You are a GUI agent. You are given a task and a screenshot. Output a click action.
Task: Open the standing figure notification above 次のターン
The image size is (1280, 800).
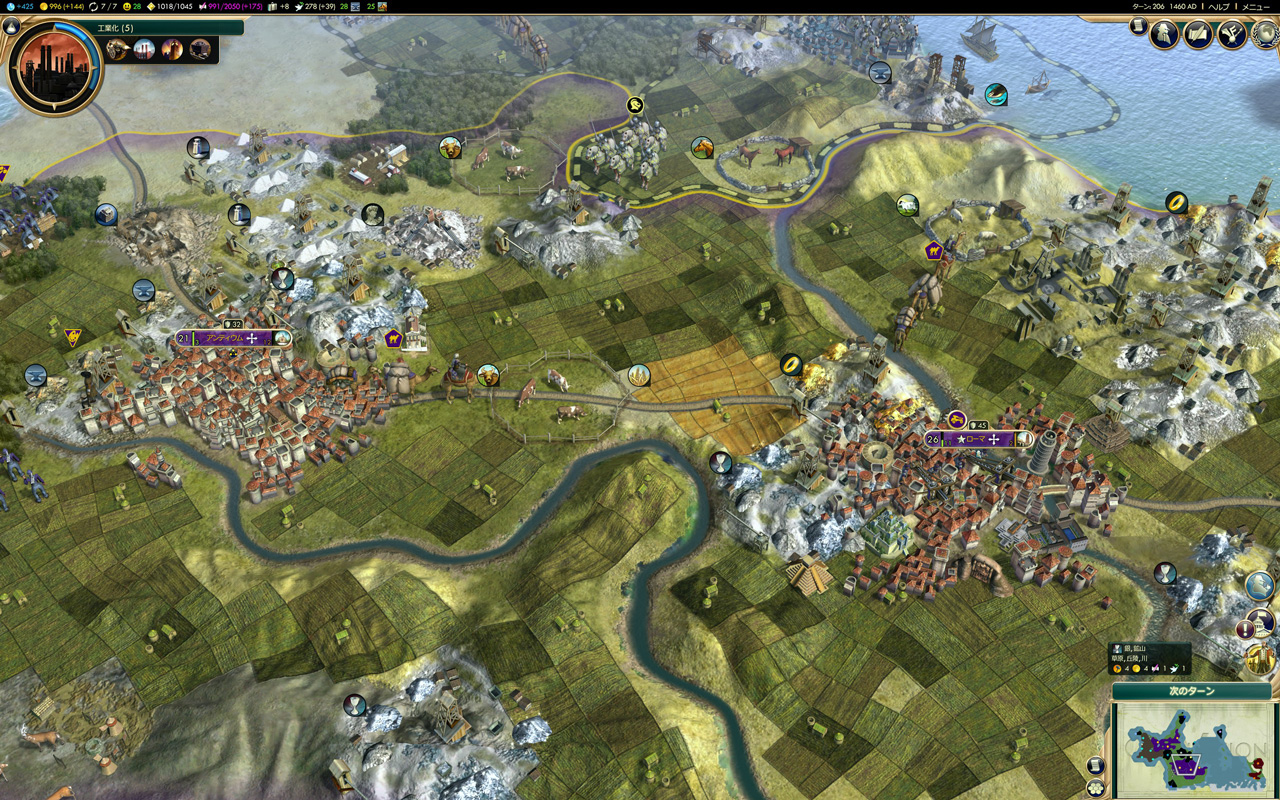1262,659
